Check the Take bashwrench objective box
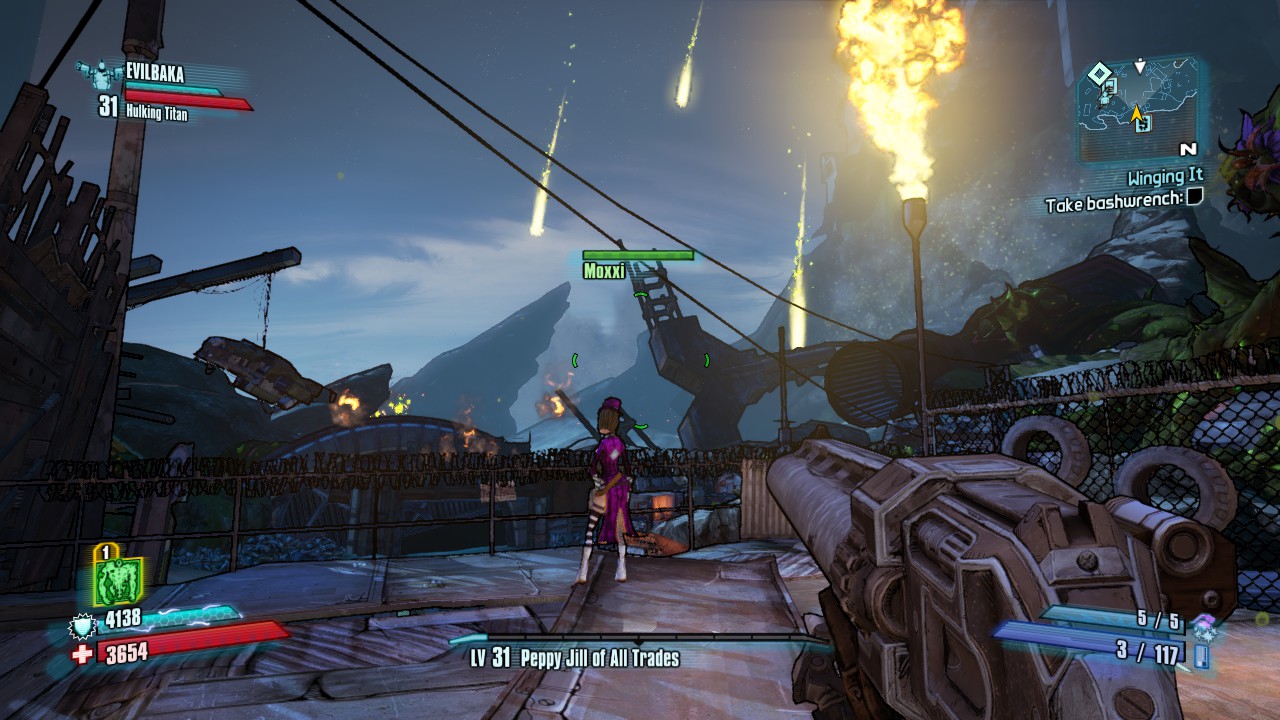1280x720 pixels. 1194,198
